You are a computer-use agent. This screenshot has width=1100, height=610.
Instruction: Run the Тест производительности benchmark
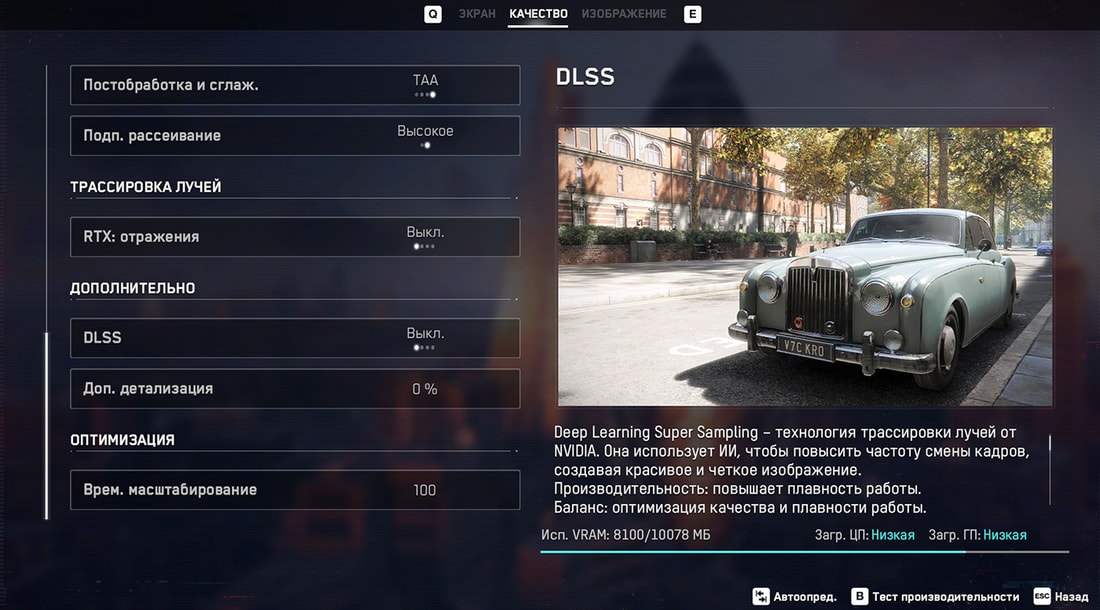point(935,597)
